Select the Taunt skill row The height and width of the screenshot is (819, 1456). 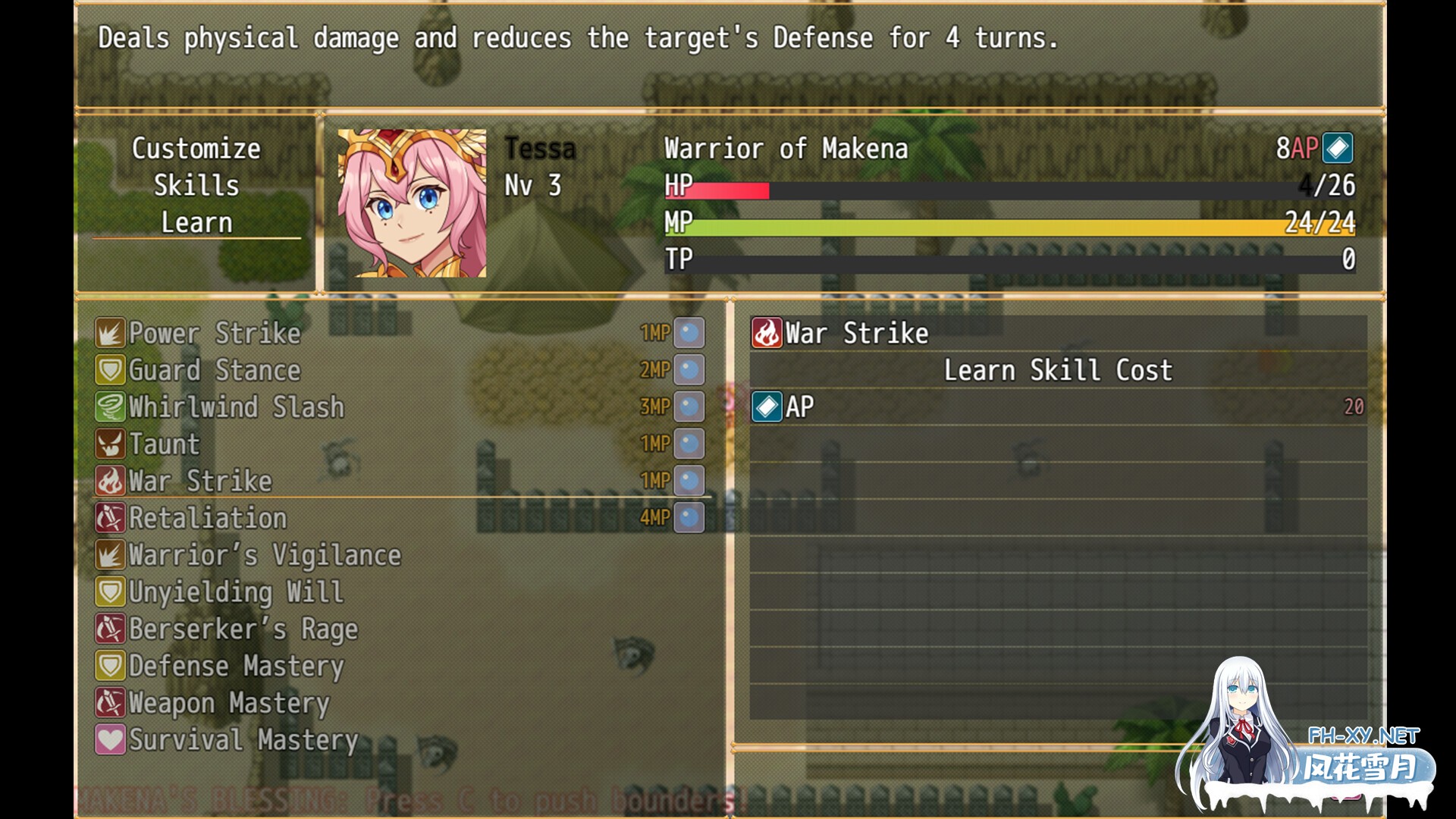(165, 444)
